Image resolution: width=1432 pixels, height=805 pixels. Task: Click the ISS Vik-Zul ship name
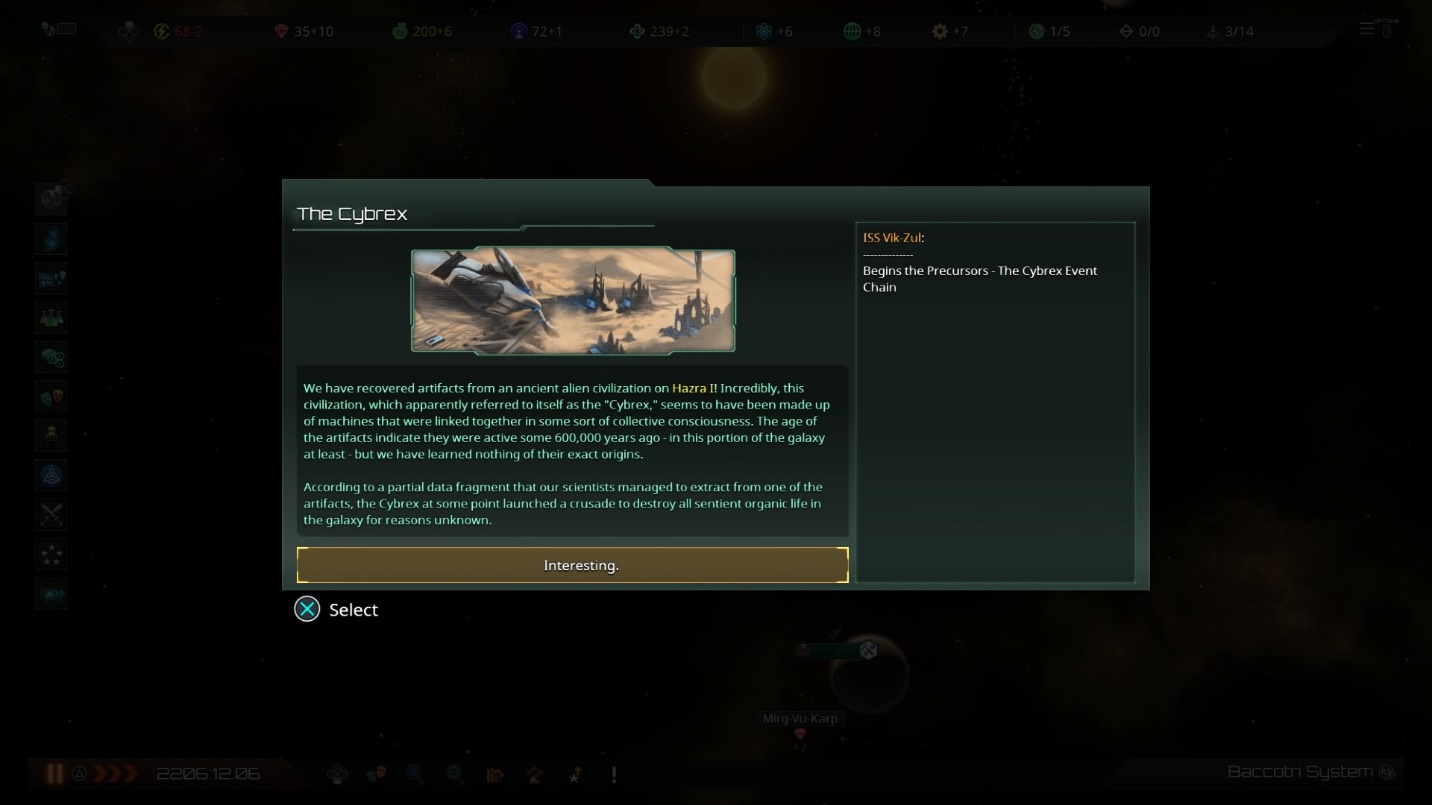coord(892,238)
